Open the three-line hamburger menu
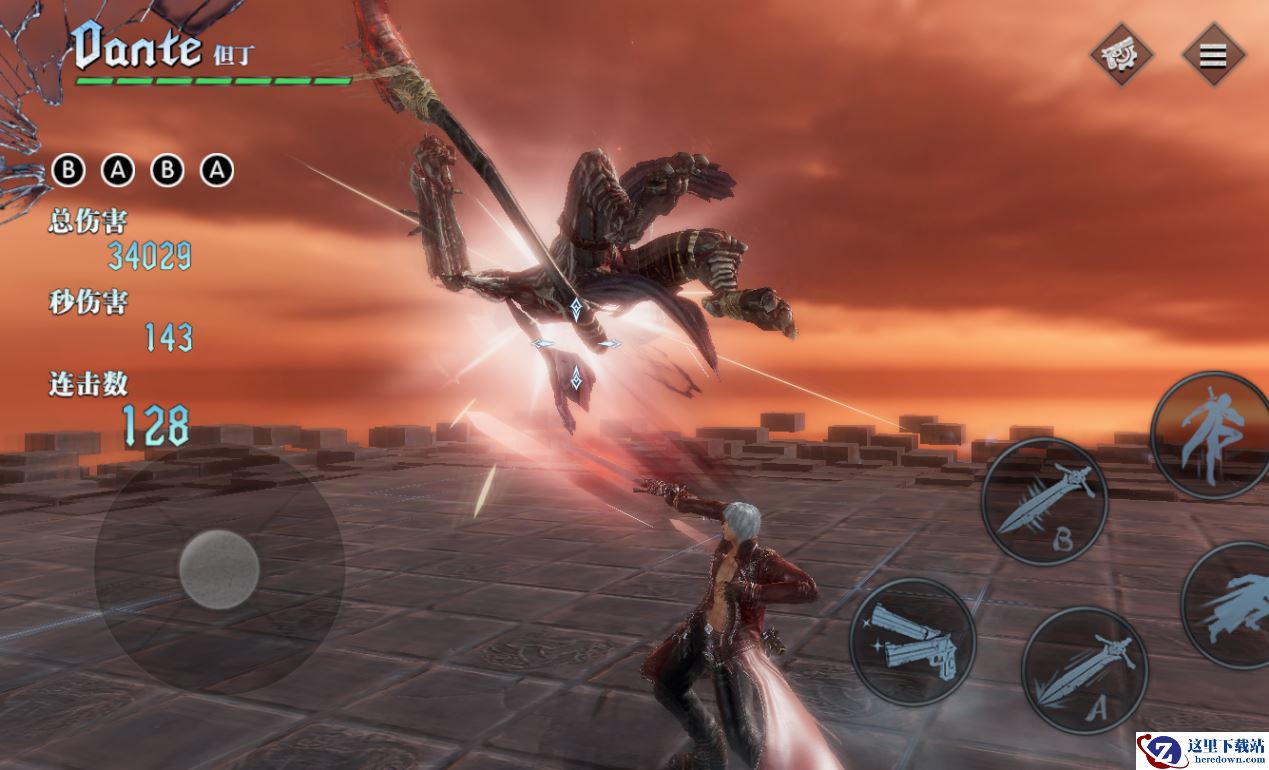1269x770 pixels. click(x=1212, y=55)
